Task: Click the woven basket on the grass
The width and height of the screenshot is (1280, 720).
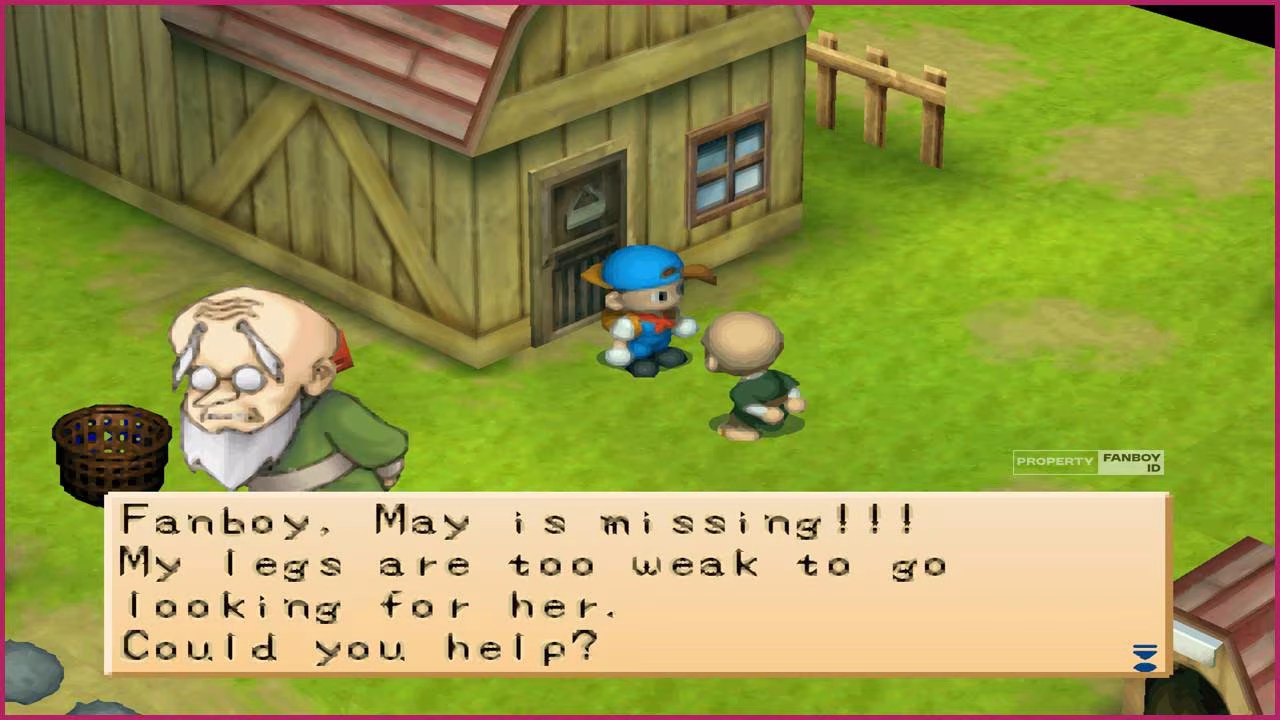Action: (x=110, y=445)
